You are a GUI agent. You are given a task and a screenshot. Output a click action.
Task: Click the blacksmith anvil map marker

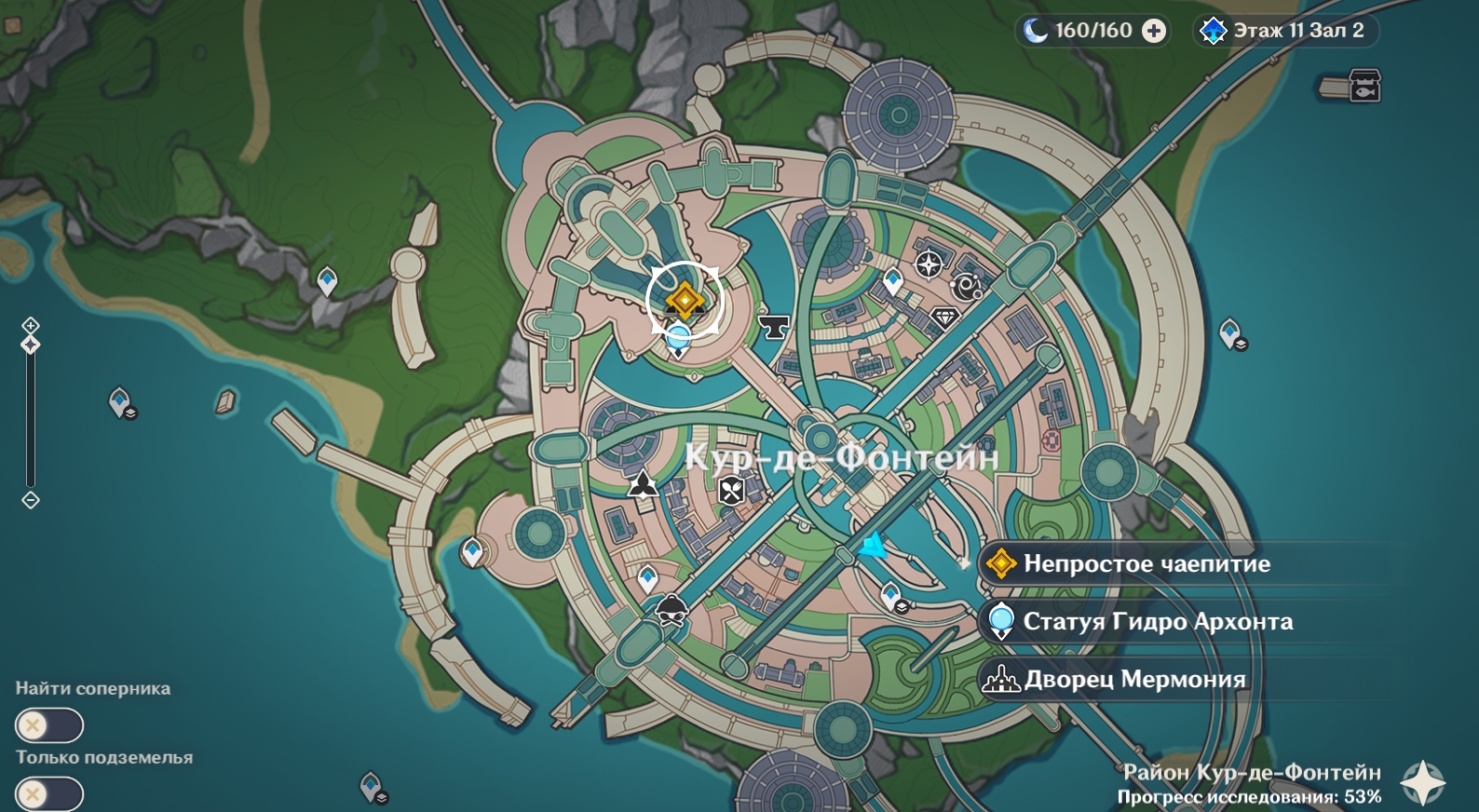pos(773,326)
